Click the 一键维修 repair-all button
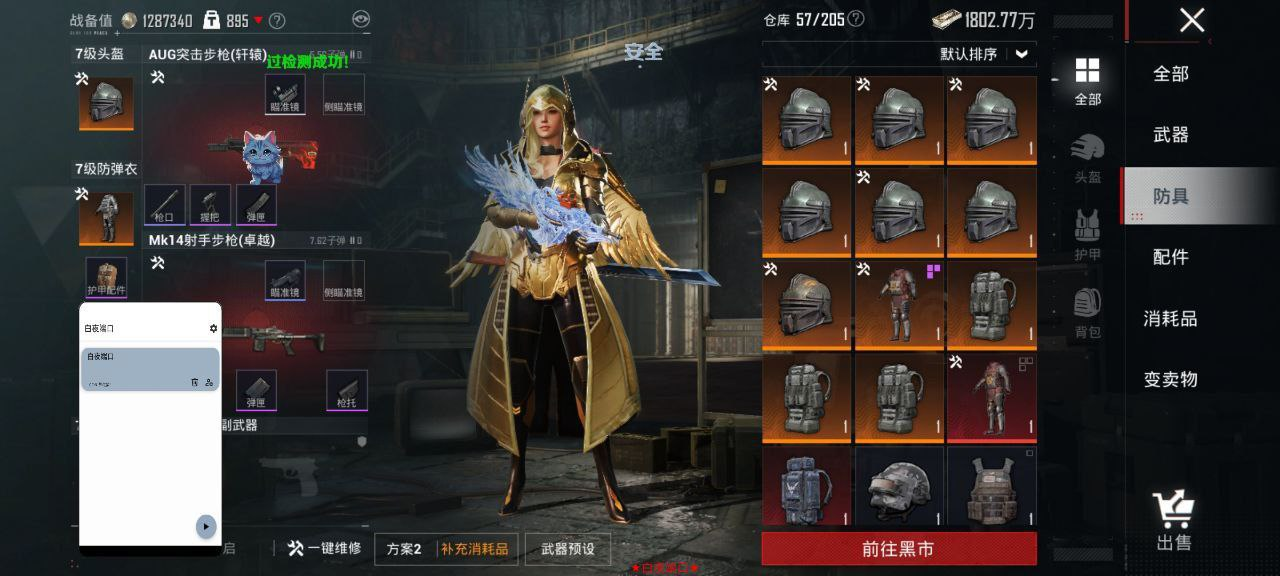The image size is (1280, 576). point(324,548)
